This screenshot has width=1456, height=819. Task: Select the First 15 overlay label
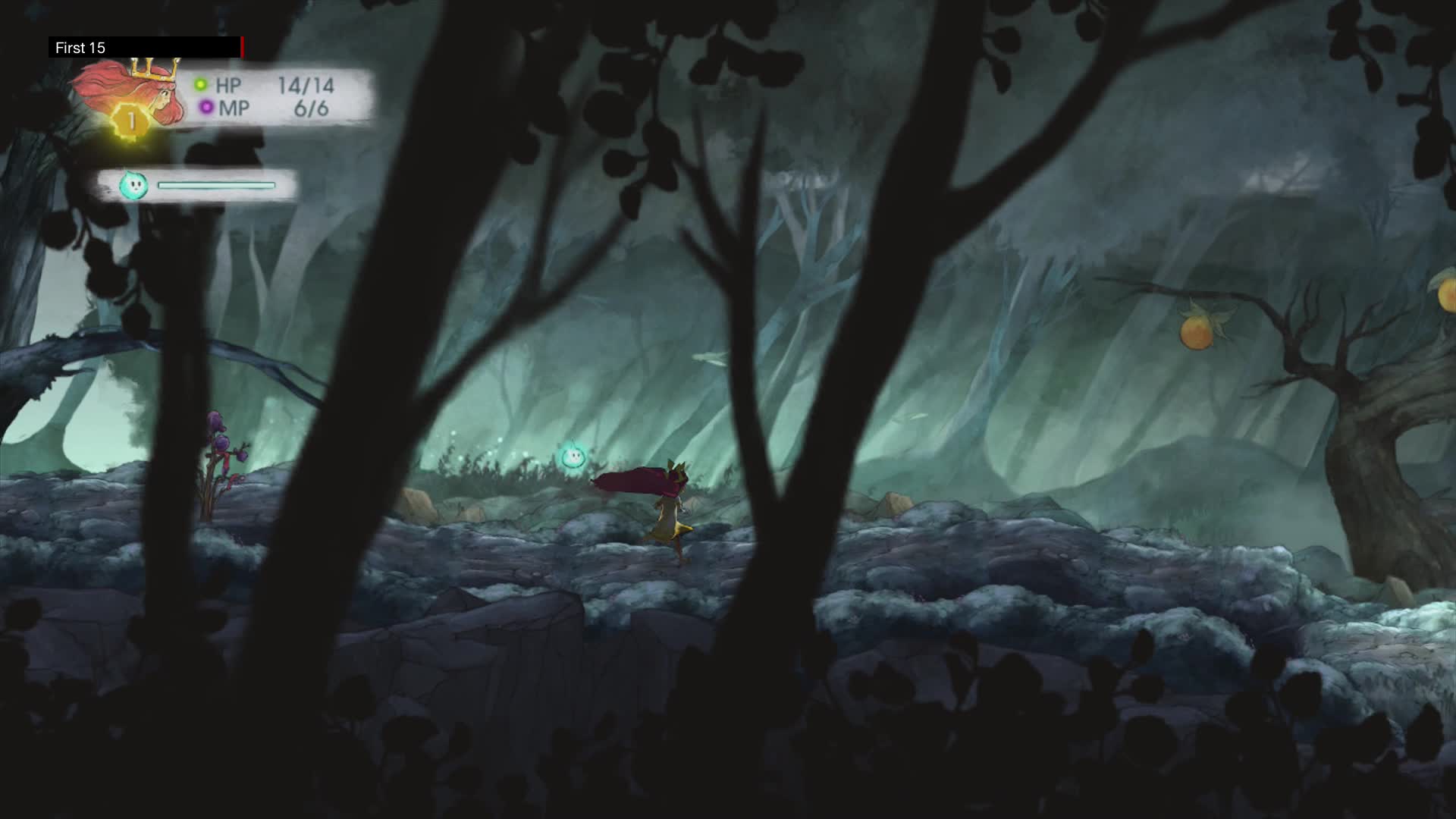[79, 48]
